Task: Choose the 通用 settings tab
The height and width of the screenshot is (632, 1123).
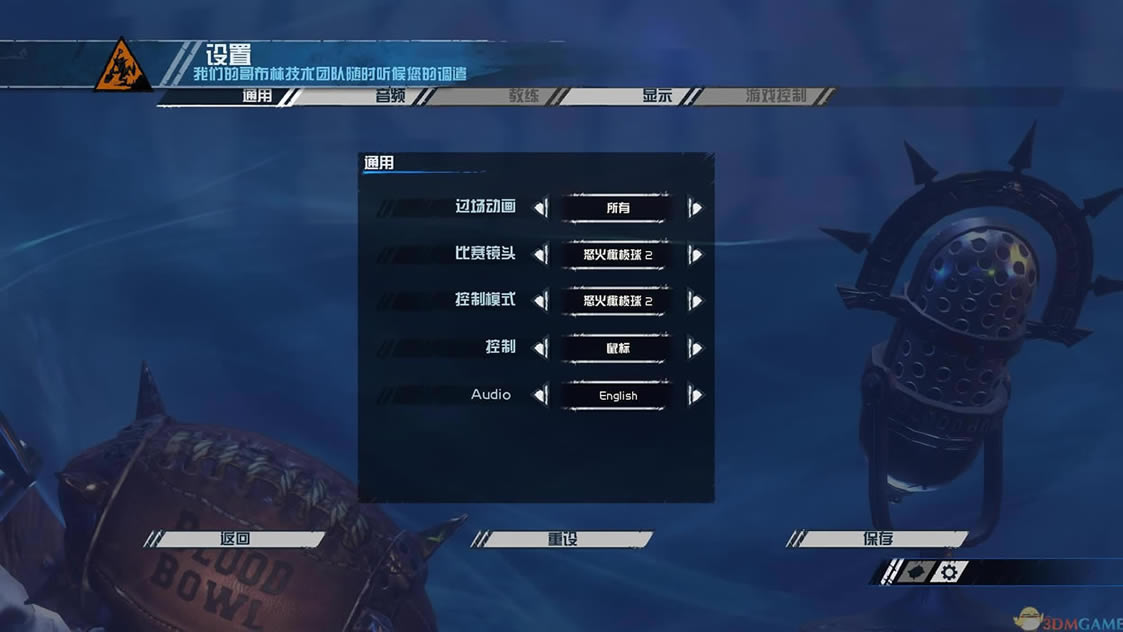Action: pos(257,96)
